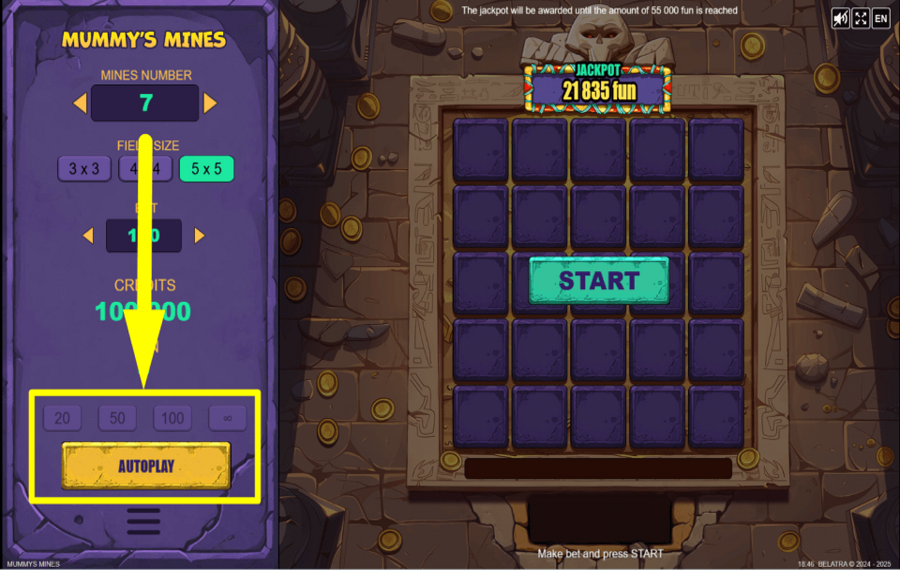The width and height of the screenshot is (900, 570).
Task: Set autoplay count to 50
Action: point(117,418)
